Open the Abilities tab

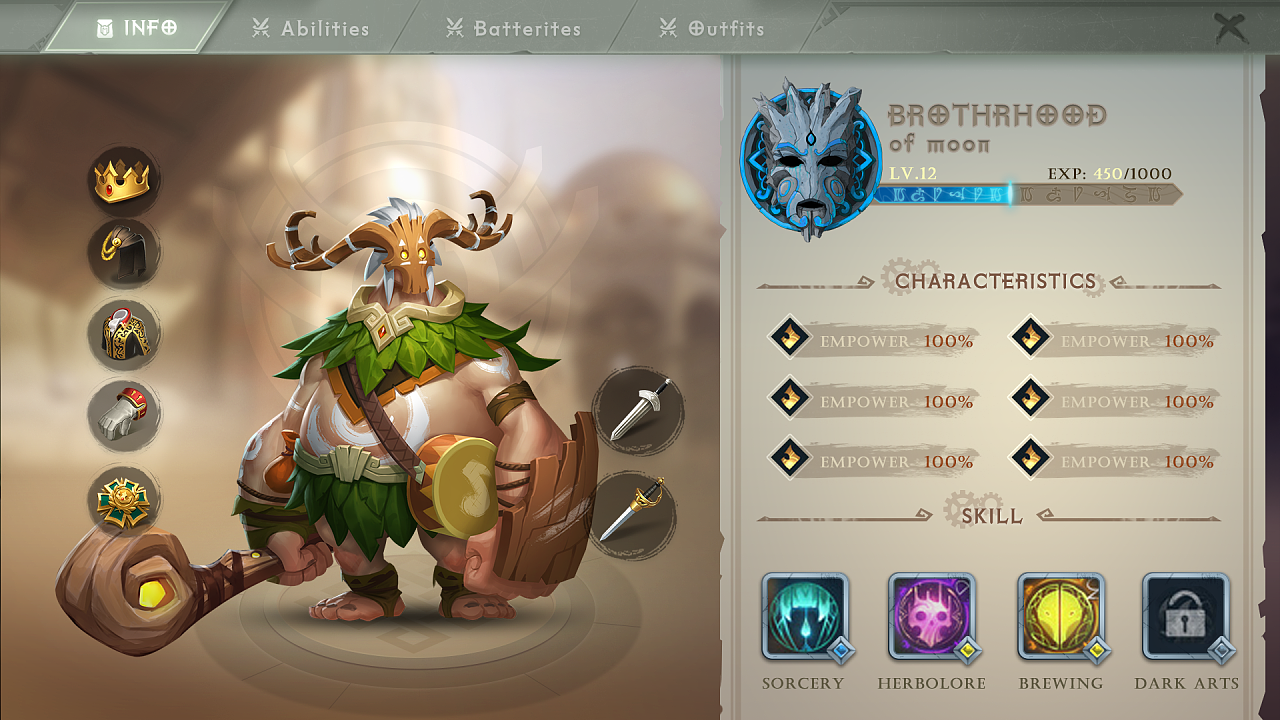311,28
